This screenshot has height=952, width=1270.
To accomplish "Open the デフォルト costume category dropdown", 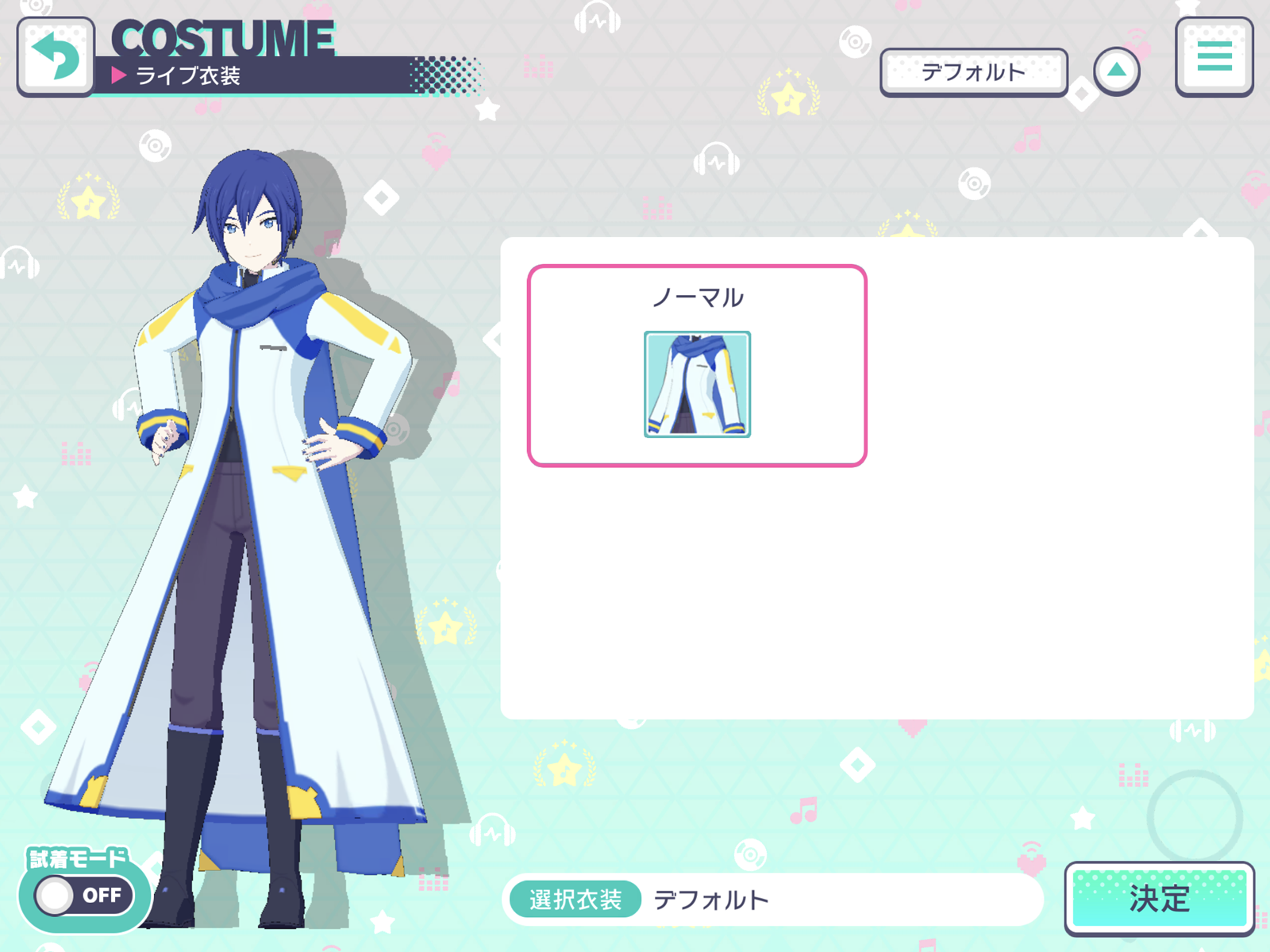I will 974,71.
